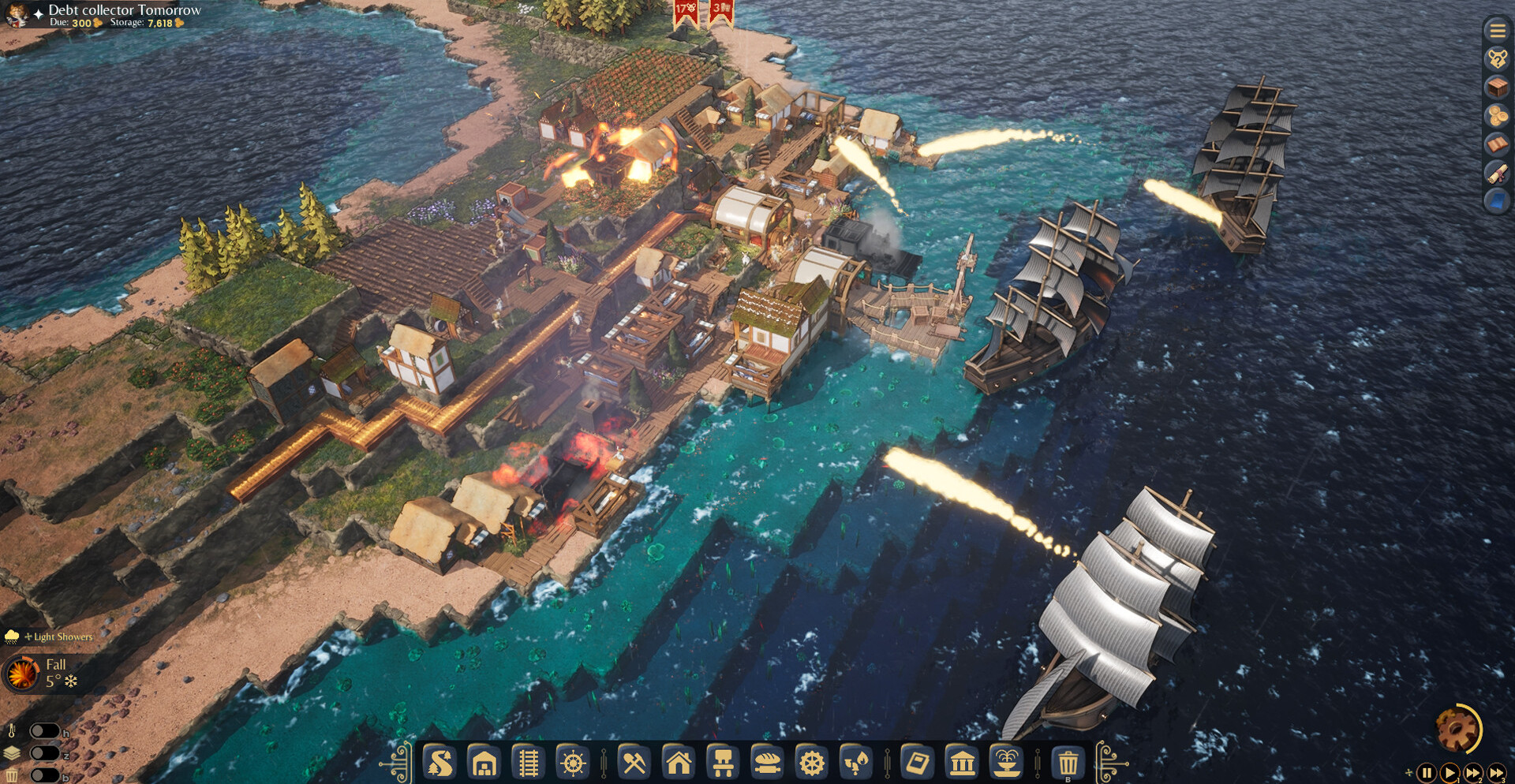The image size is (1515, 784).
Task: Open the gold coins panel
Action: click(x=1497, y=116)
